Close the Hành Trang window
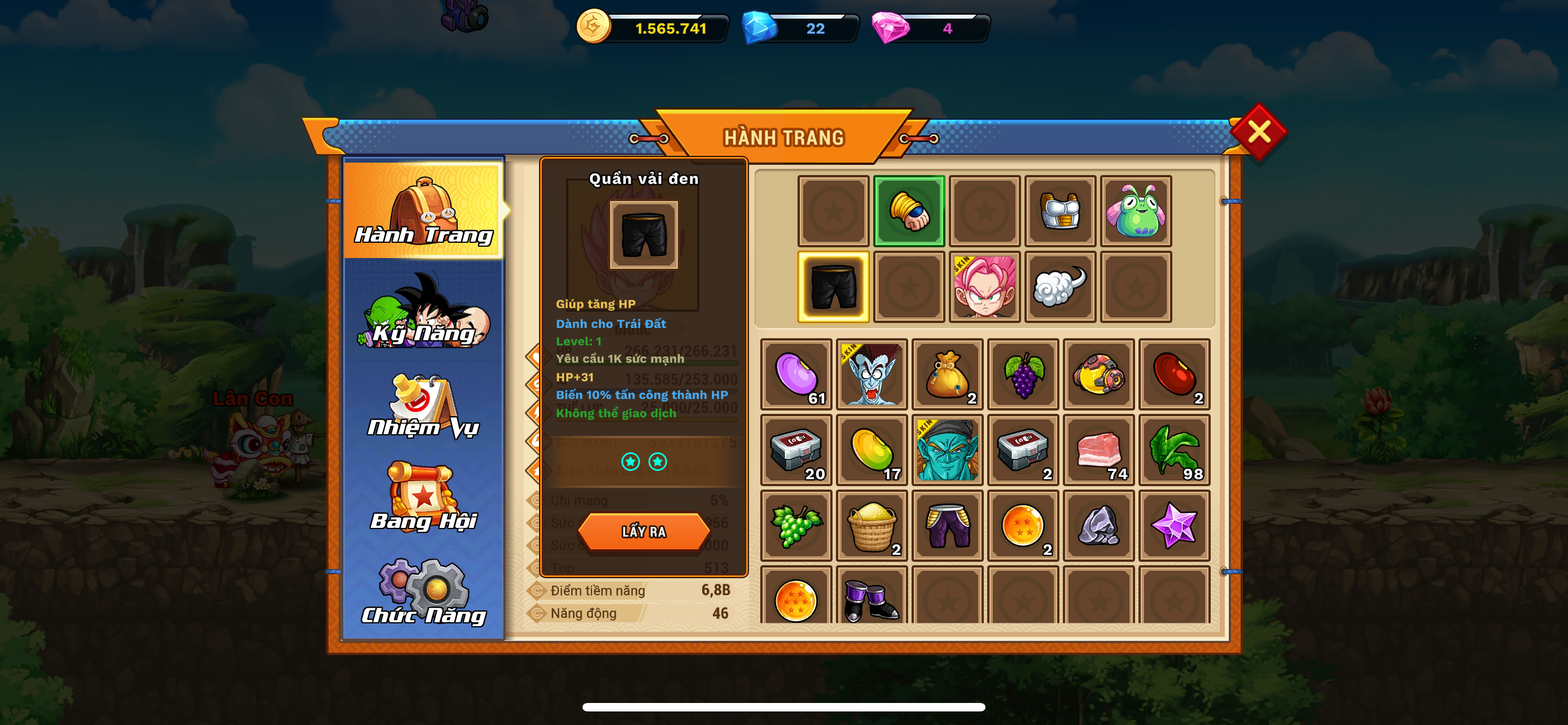This screenshot has width=1568, height=725. pyautogui.click(x=1258, y=132)
